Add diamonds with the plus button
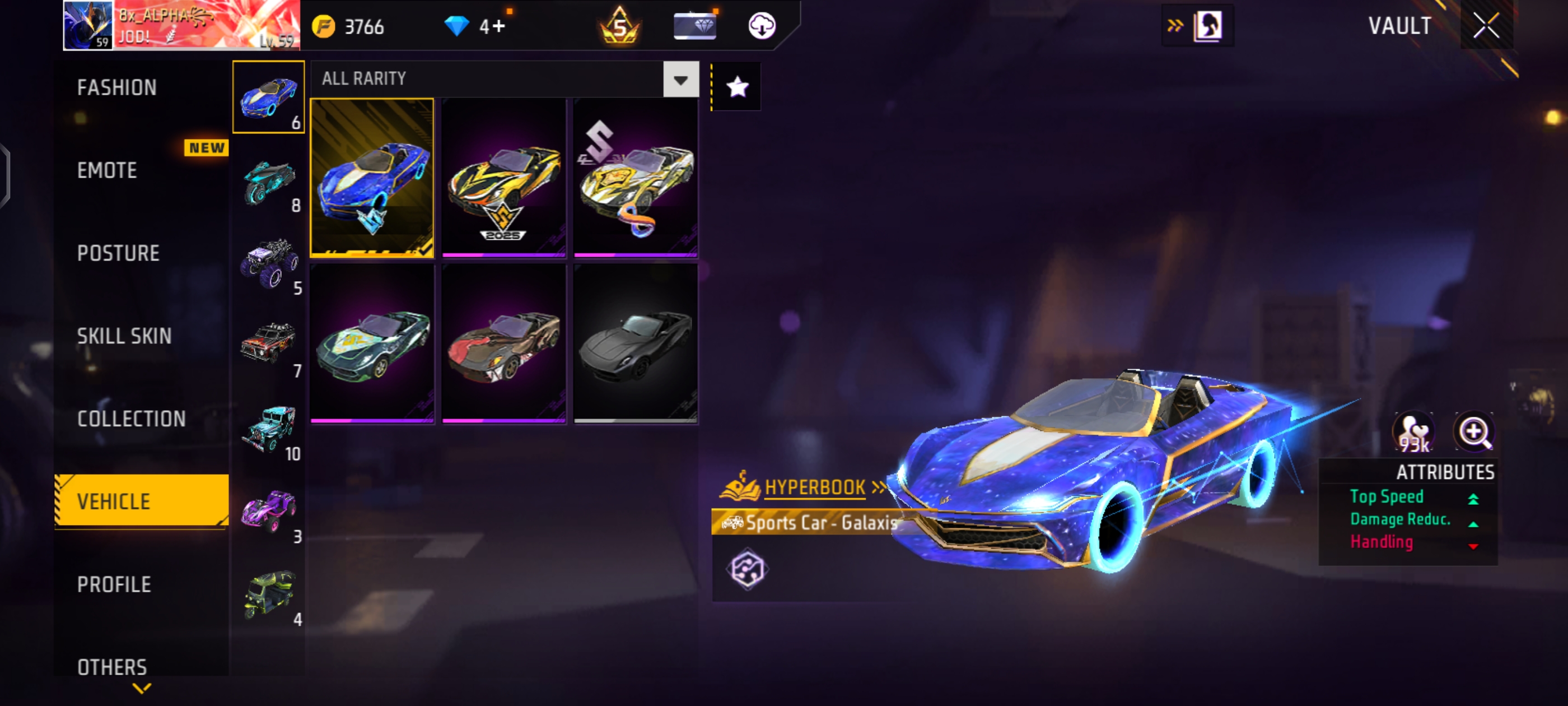 [x=499, y=27]
